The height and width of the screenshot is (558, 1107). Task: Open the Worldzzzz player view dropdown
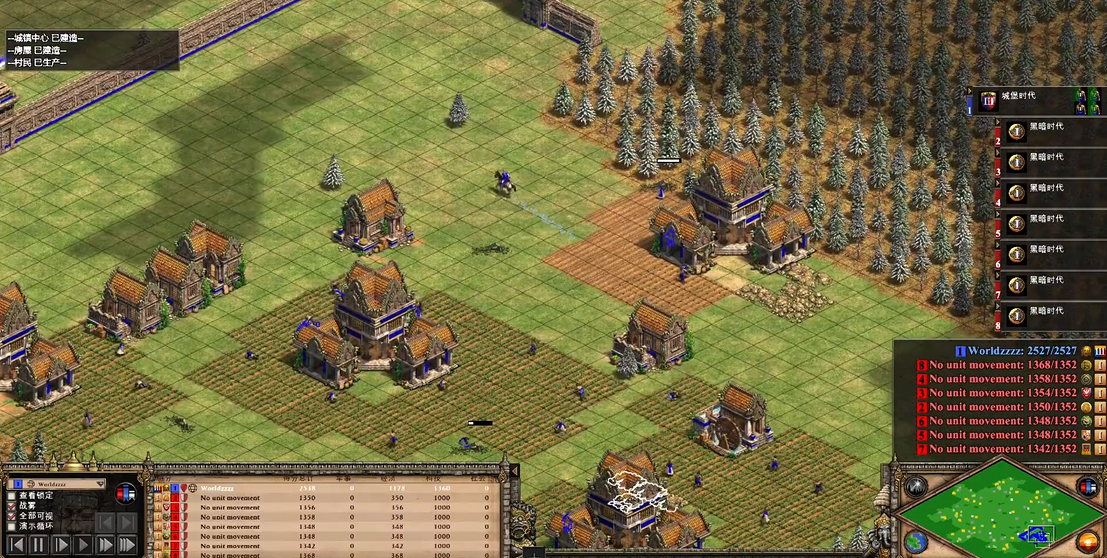tap(99, 484)
